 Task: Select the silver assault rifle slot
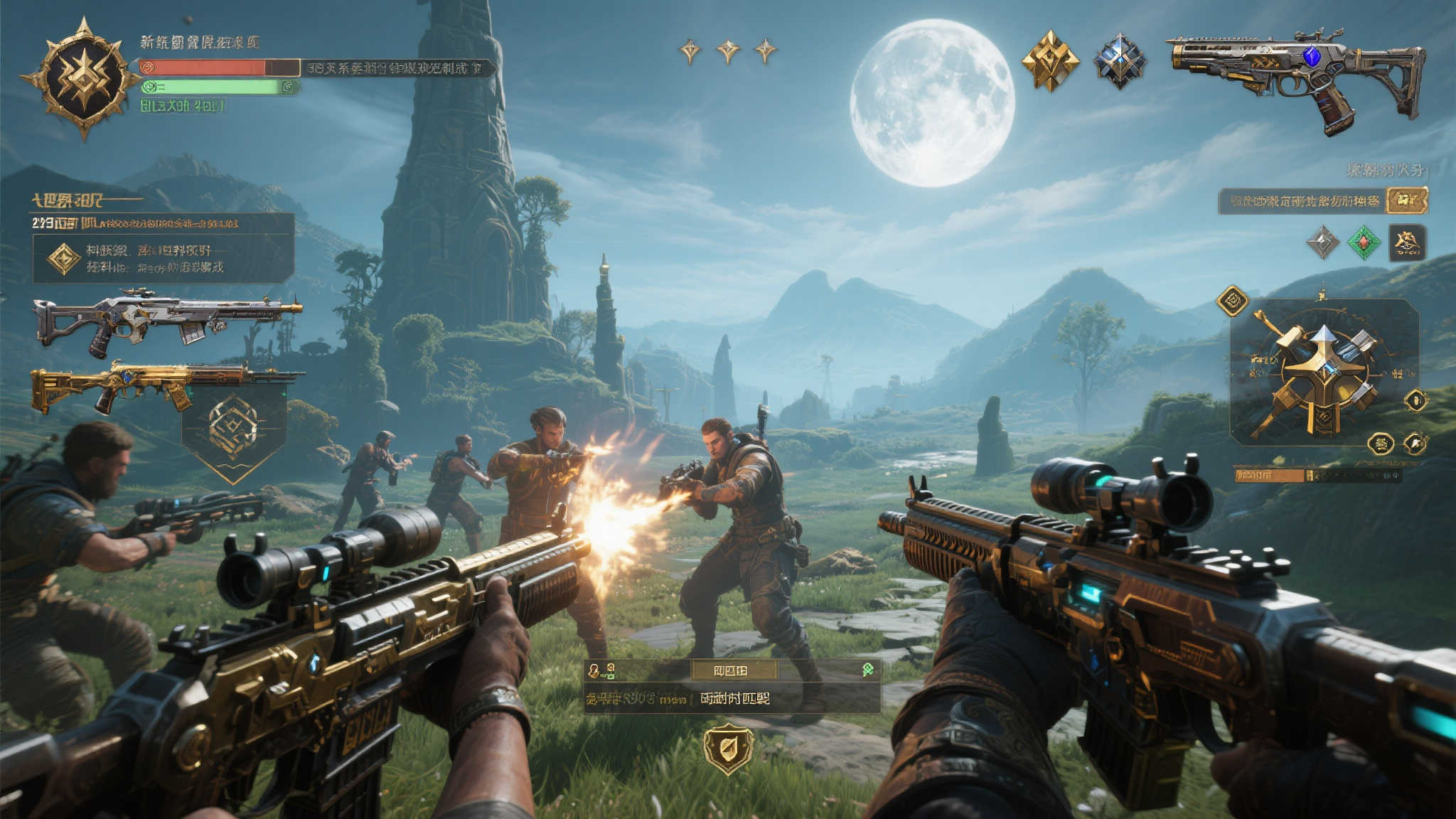pos(166,320)
